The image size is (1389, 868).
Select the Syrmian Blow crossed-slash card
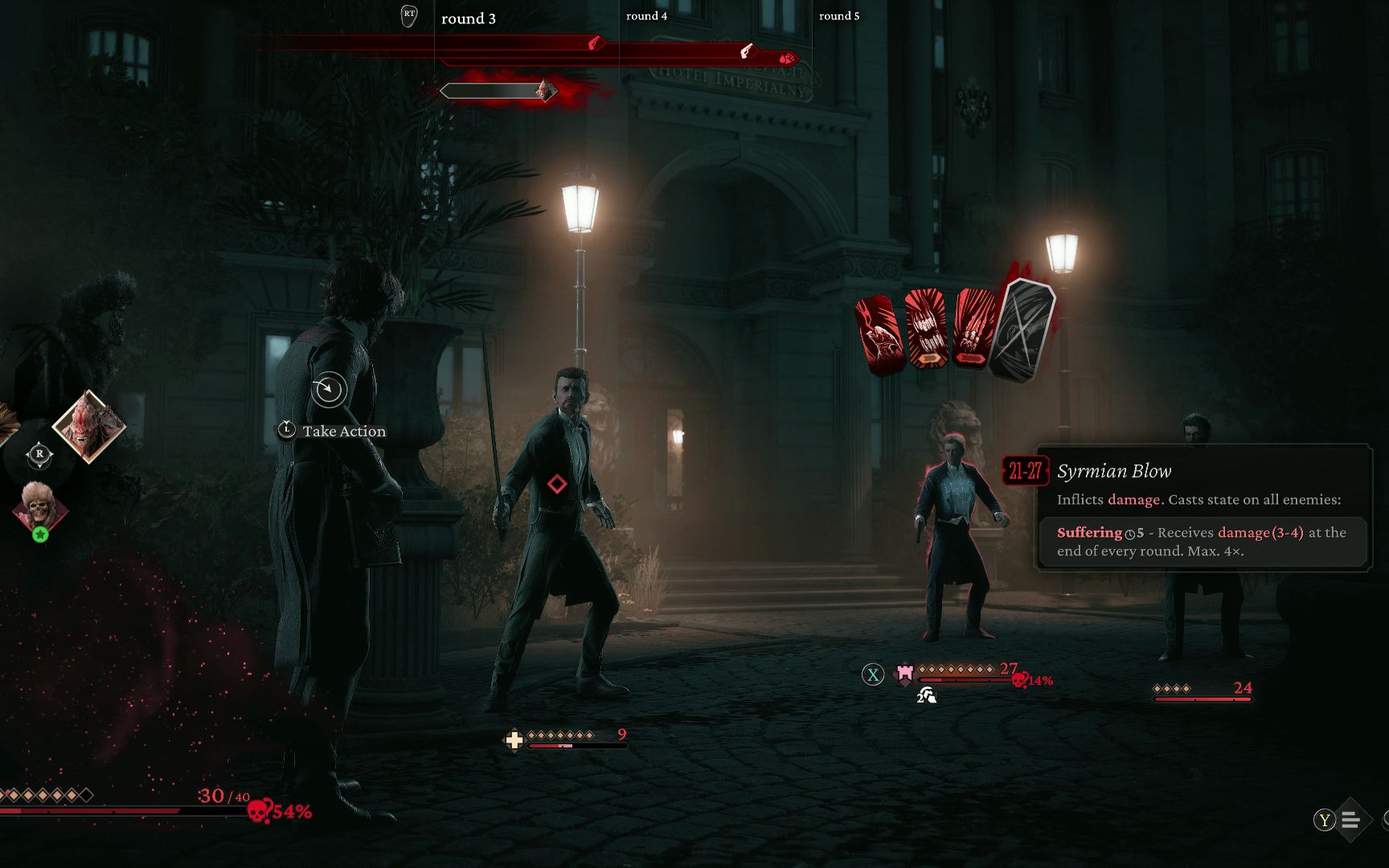pyautogui.click(x=1021, y=328)
